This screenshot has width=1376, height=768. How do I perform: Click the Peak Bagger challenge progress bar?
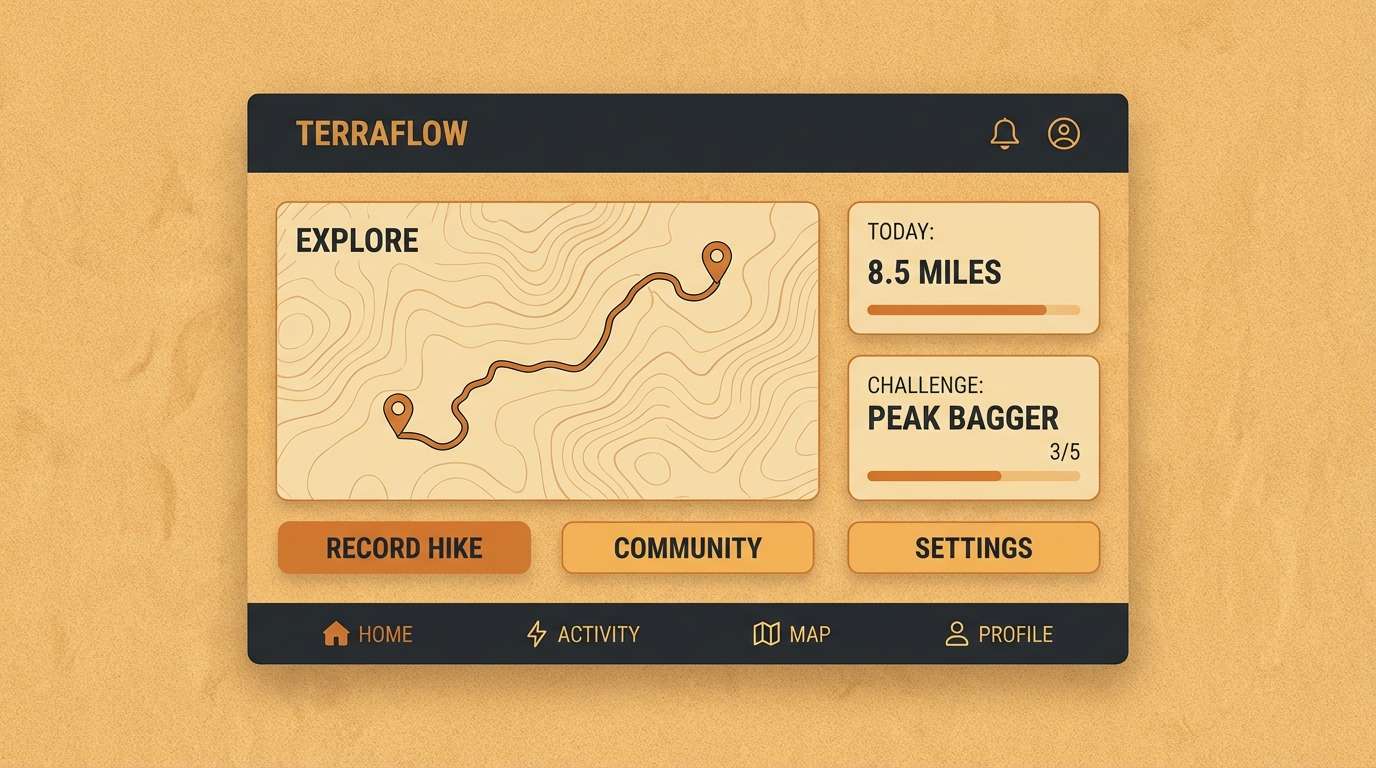(973, 476)
